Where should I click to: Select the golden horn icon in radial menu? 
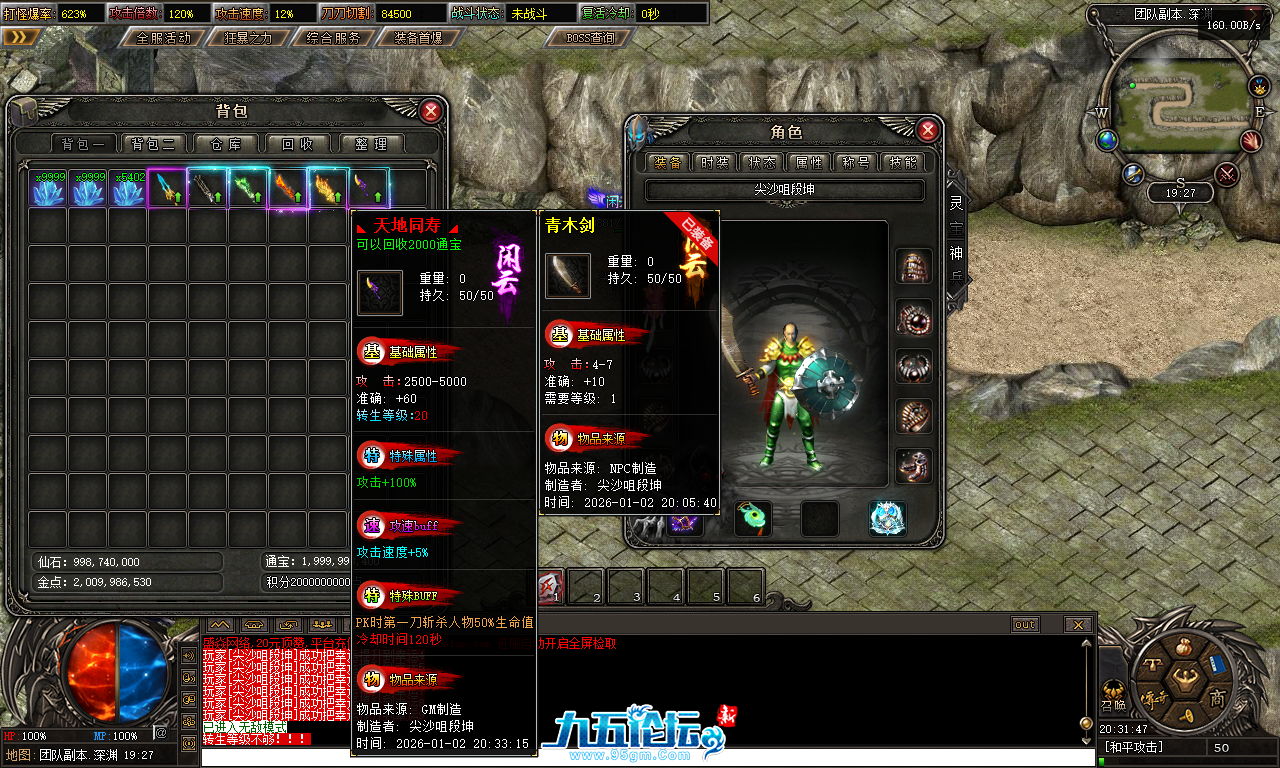[1187, 716]
